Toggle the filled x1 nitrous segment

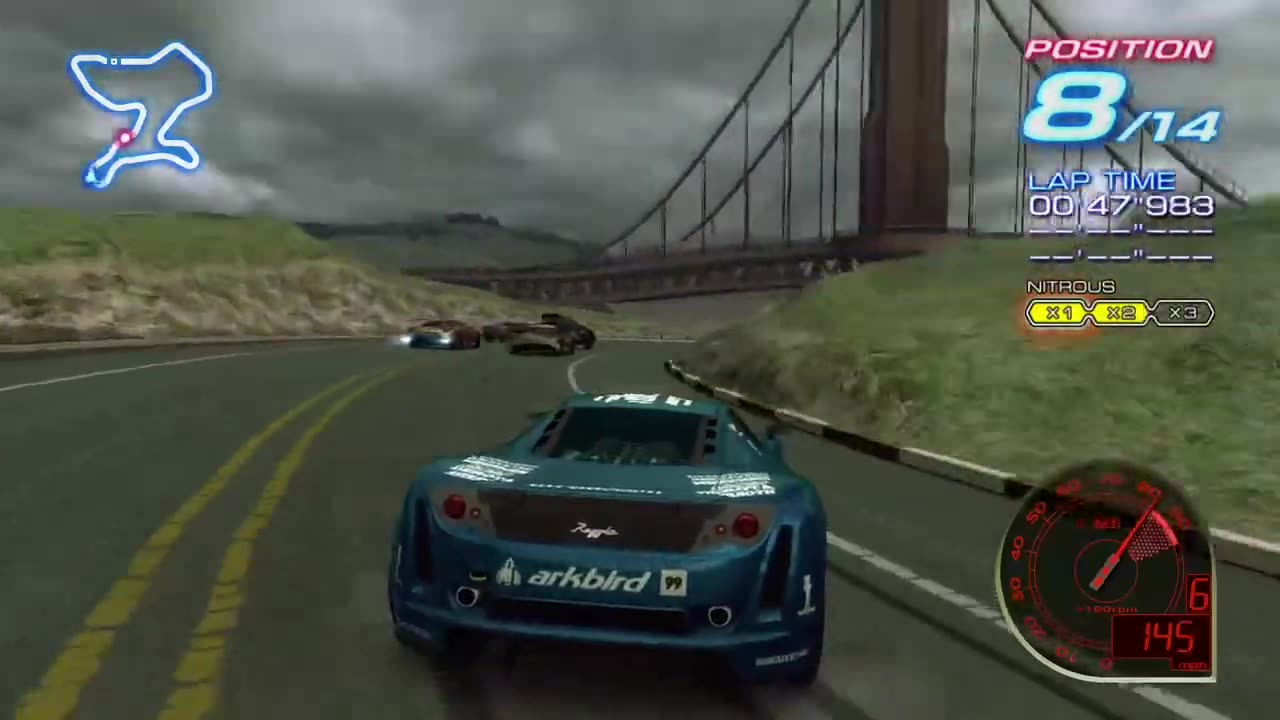(1058, 313)
